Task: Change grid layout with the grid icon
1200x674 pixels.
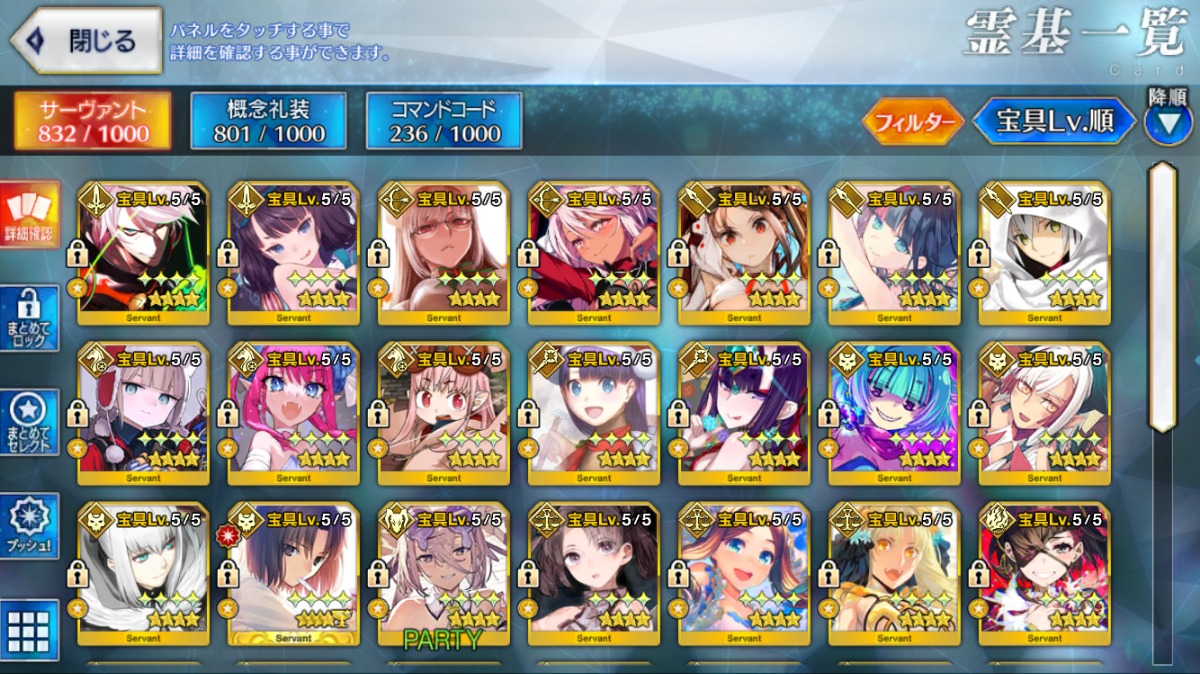Action: point(29,630)
